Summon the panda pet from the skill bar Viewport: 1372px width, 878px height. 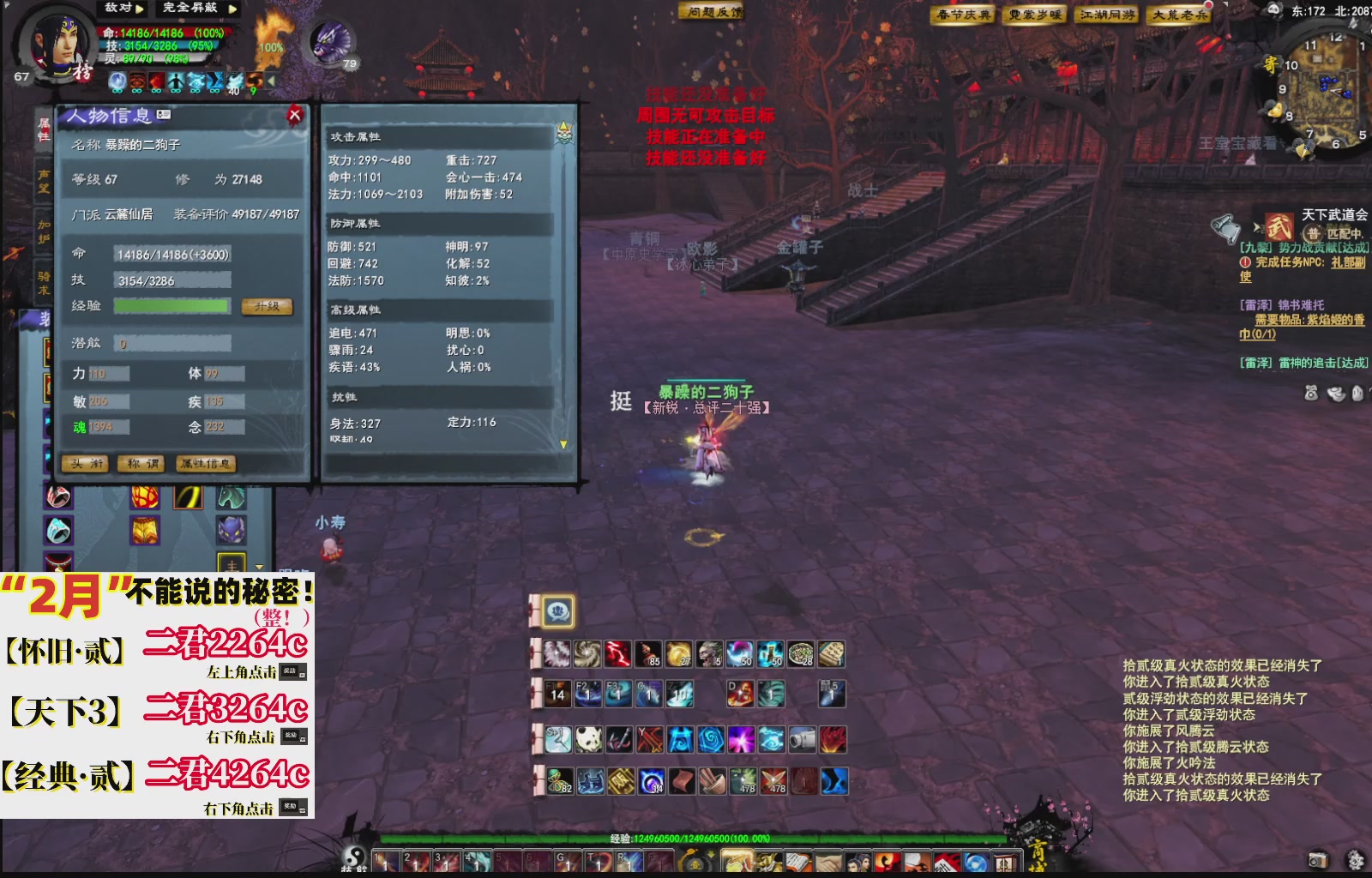pyautogui.click(x=587, y=739)
